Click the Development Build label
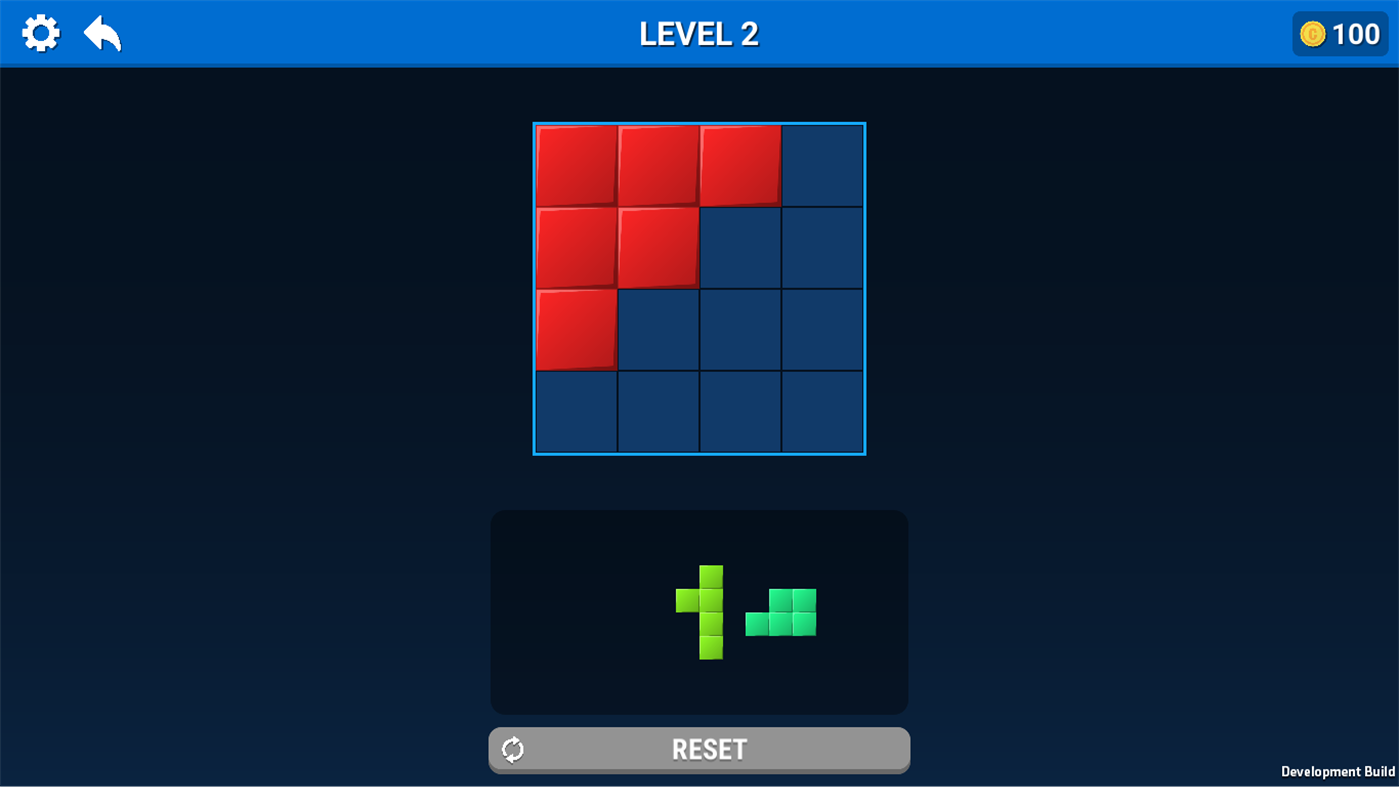 [x=1339, y=771]
